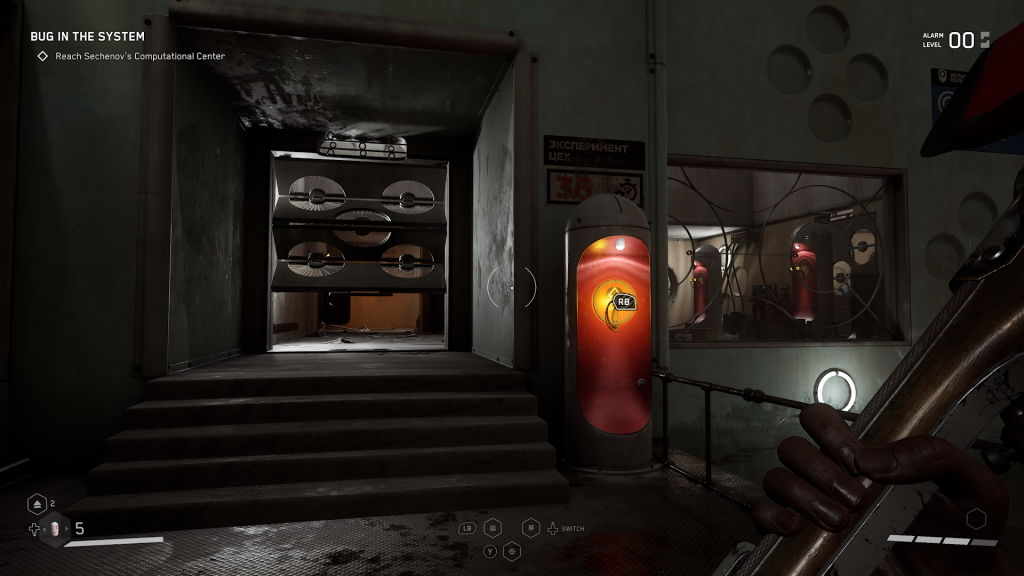Screen dimensions: 1024x576
Task: Click the hexagonal eject-symbol icon
Action: (37, 504)
